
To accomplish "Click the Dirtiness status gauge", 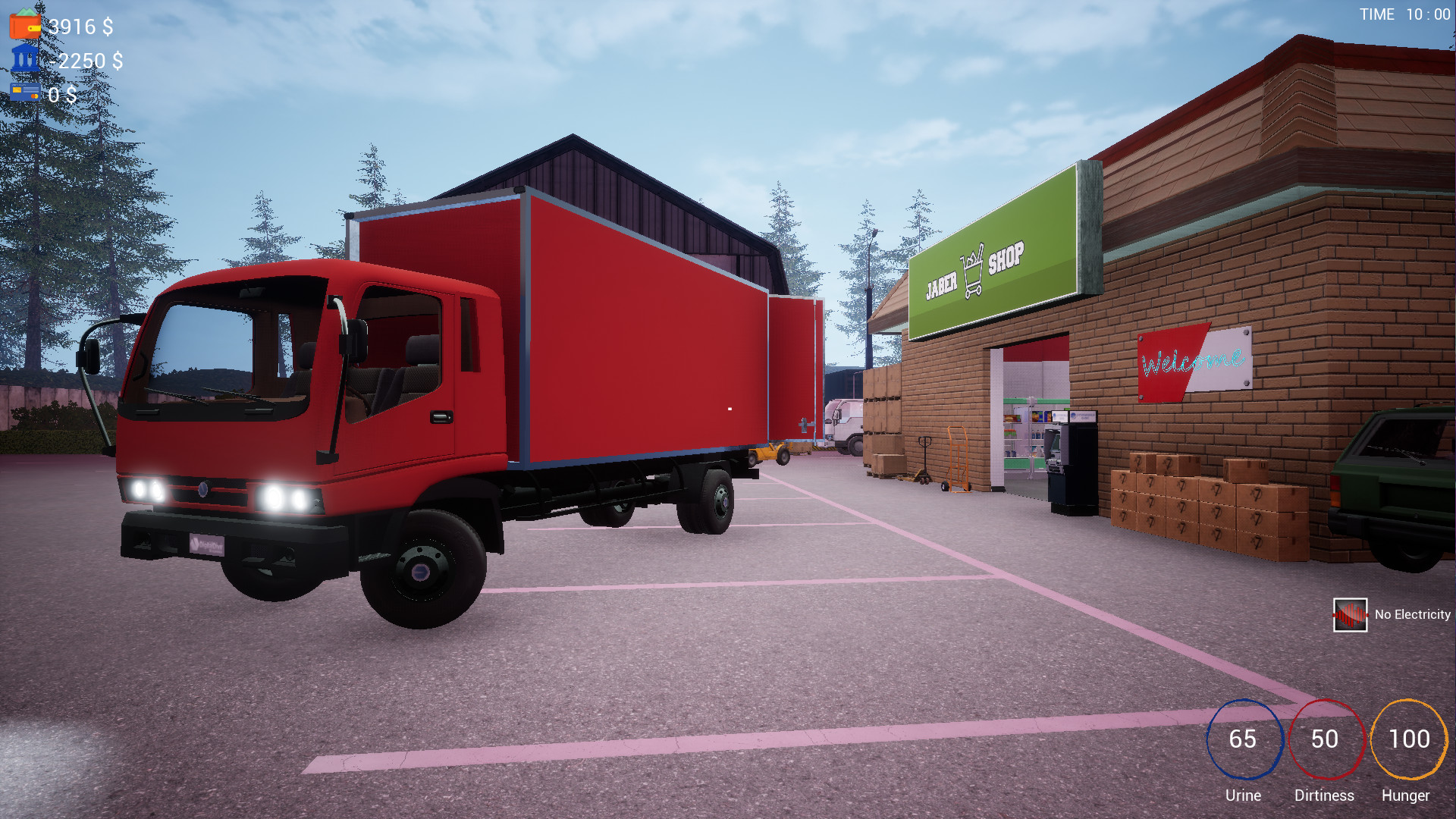I will coord(1325,739).
